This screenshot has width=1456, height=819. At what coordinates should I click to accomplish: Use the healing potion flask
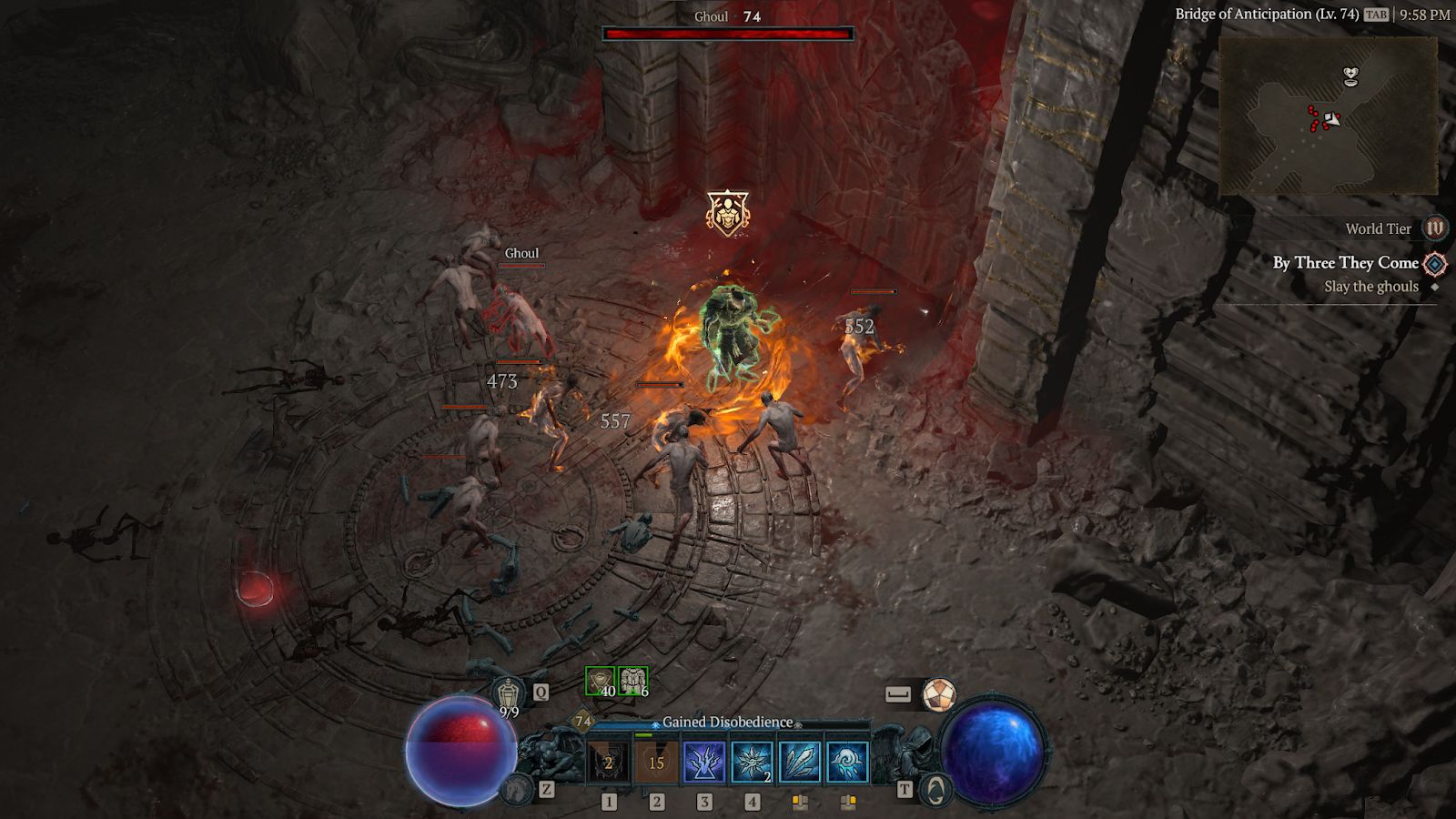tap(509, 694)
